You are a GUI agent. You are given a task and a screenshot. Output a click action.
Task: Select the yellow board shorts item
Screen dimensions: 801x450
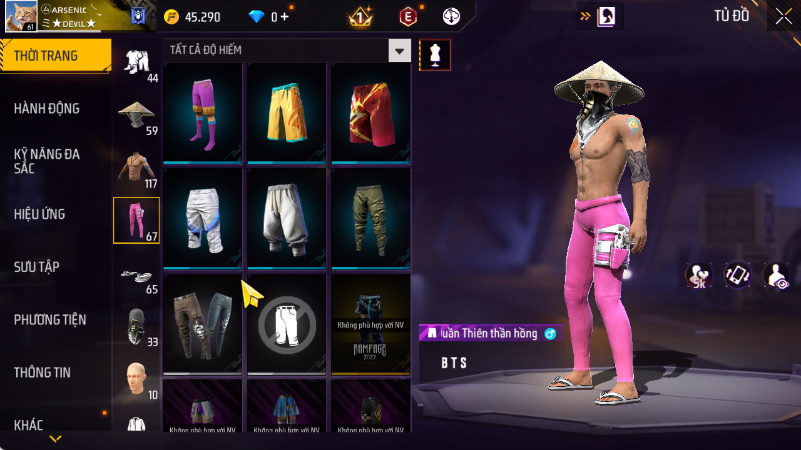pos(288,111)
